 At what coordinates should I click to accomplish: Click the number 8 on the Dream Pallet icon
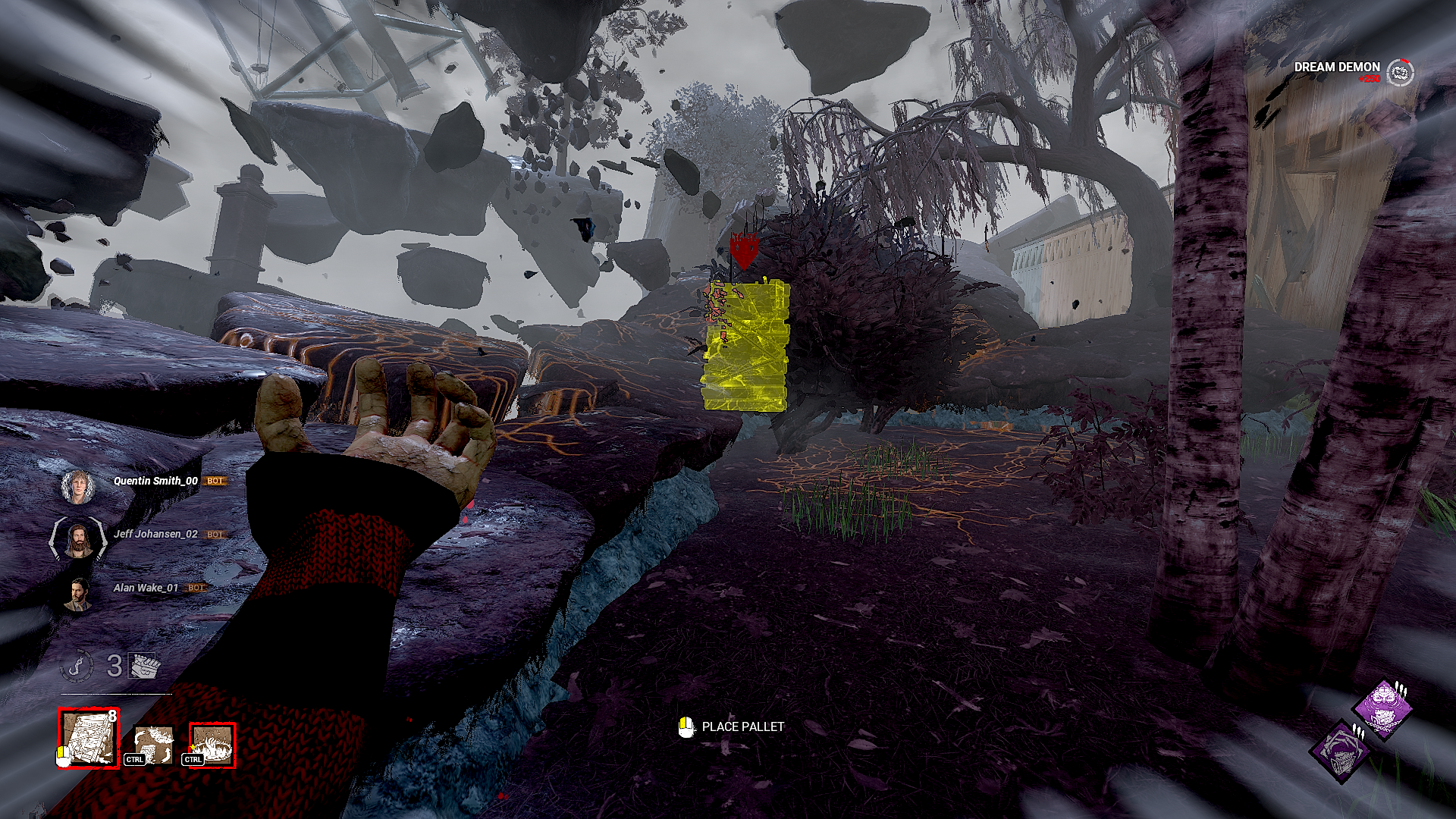pyautogui.click(x=113, y=715)
